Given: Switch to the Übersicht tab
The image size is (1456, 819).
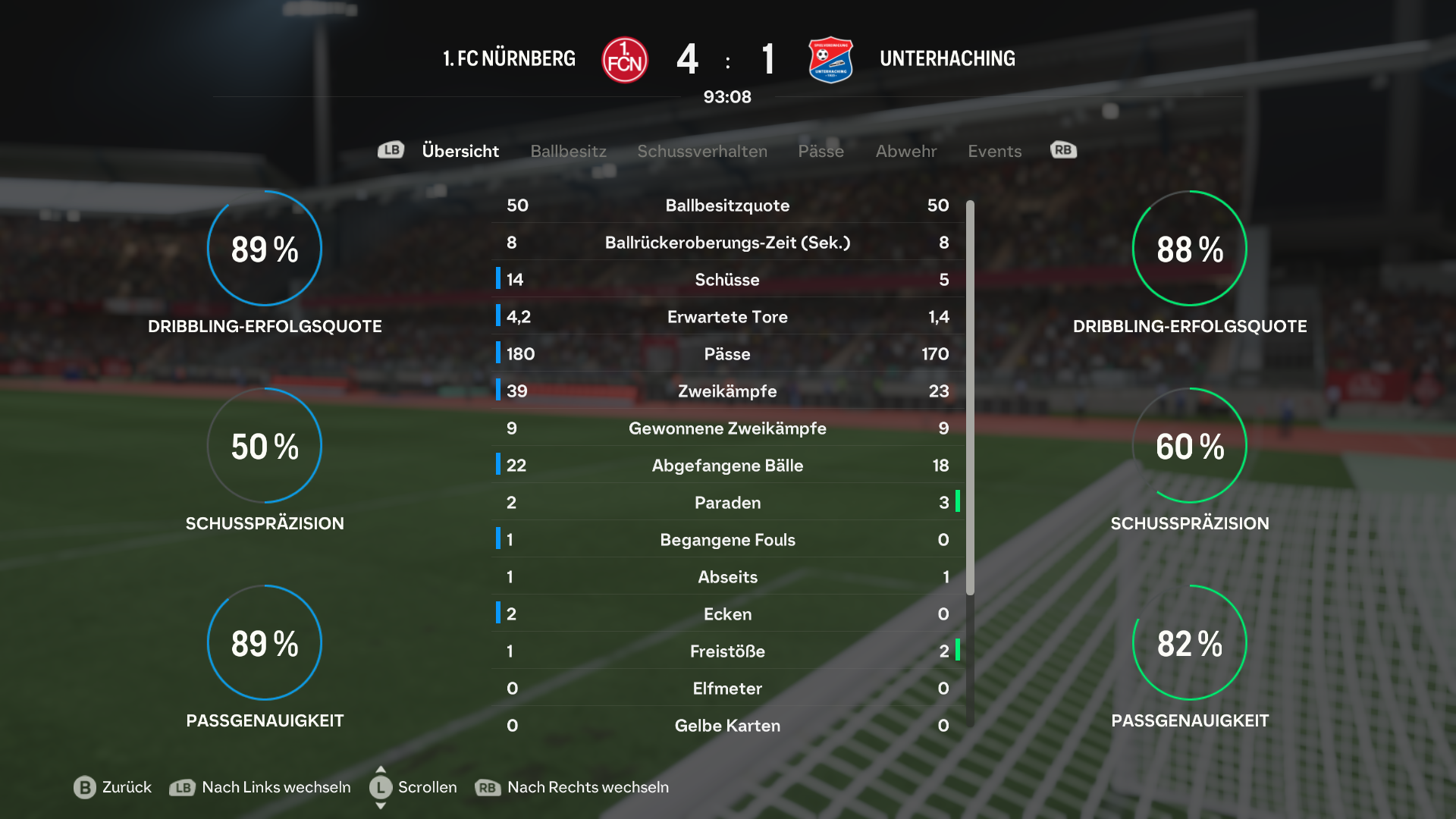Looking at the screenshot, I should click(x=460, y=151).
